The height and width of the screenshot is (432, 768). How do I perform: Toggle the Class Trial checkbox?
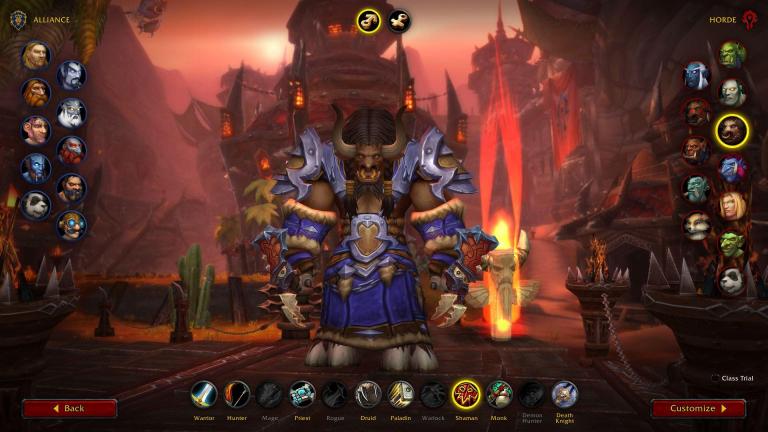714,378
